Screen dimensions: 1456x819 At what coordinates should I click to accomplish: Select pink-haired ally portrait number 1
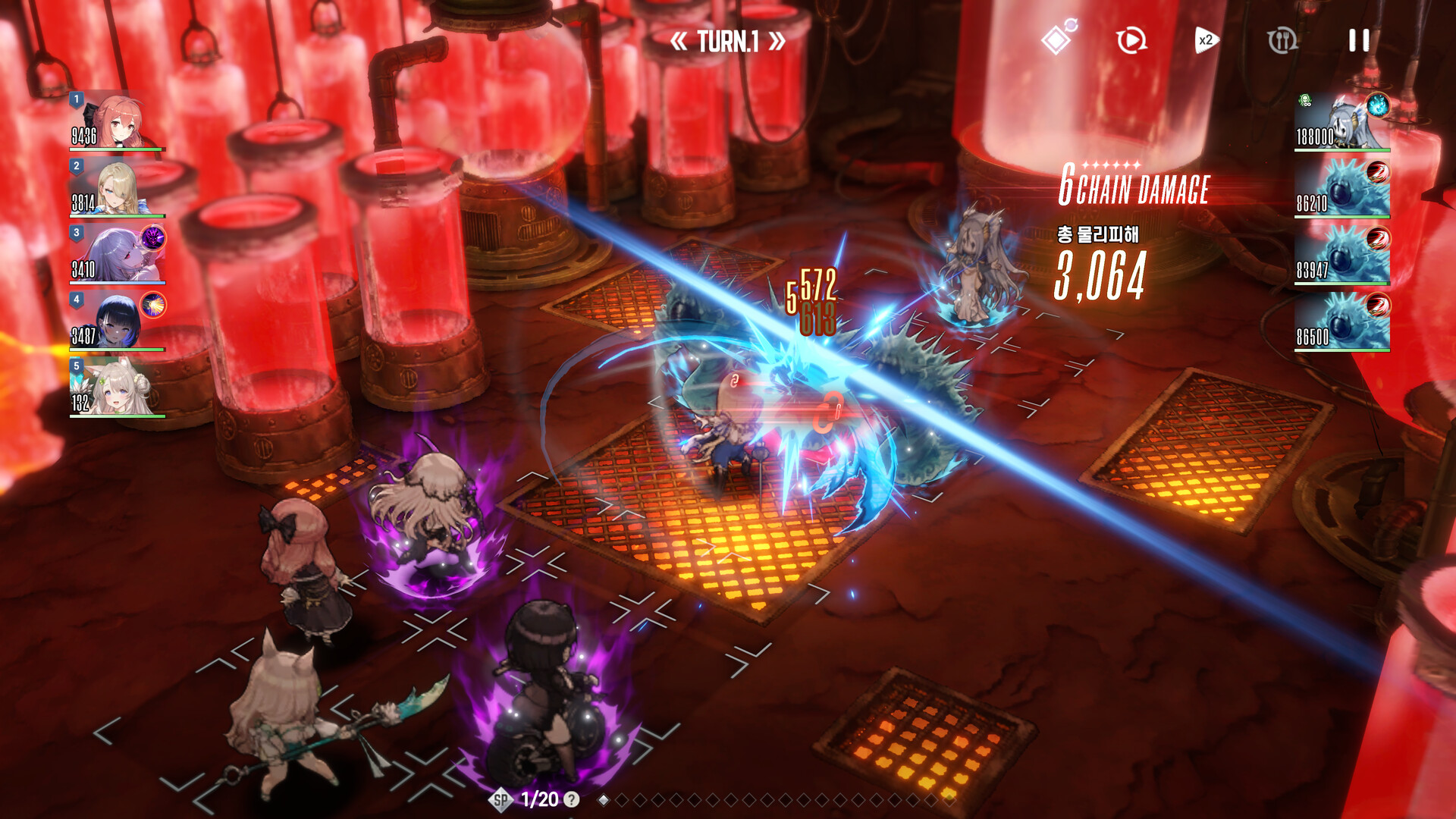[116, 121]
